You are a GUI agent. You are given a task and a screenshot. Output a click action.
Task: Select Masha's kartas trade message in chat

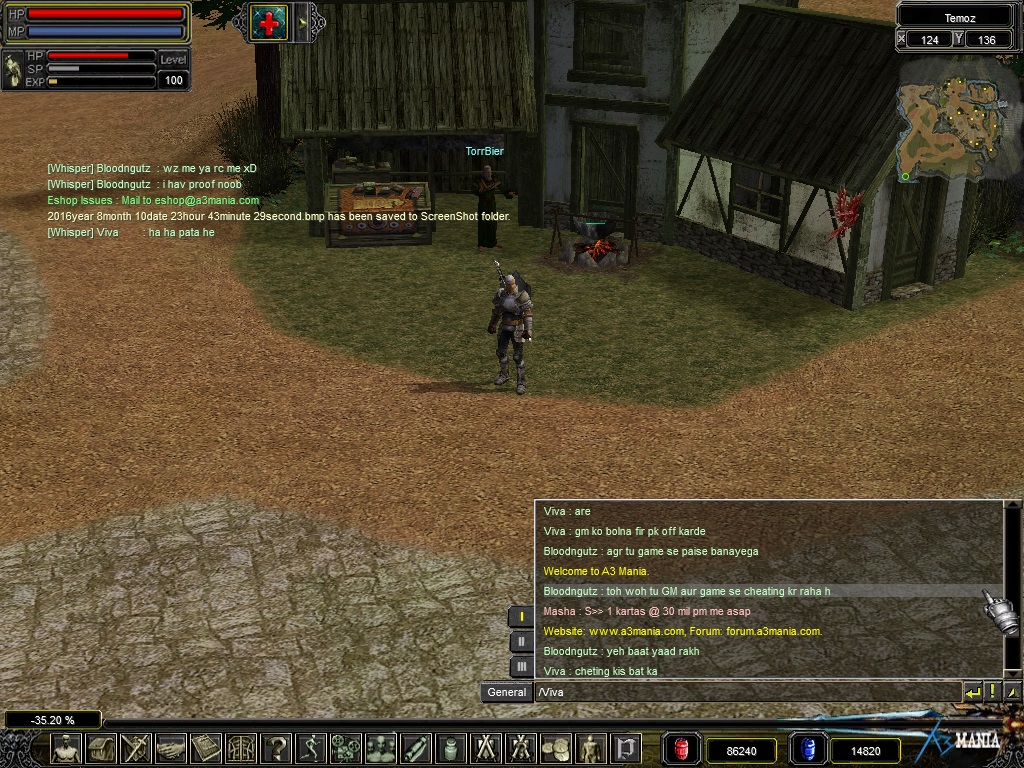click(x=646, y=611)
